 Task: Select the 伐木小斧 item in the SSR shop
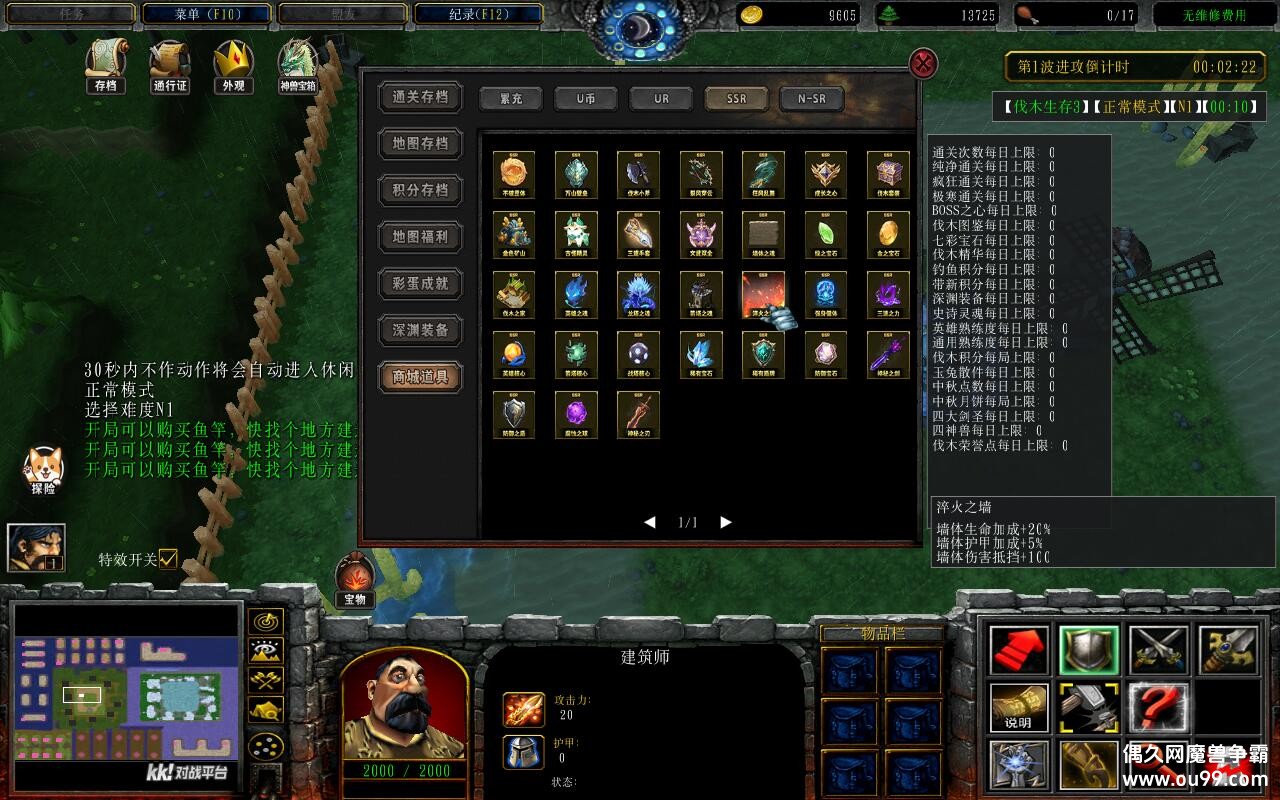click(639, 174)
